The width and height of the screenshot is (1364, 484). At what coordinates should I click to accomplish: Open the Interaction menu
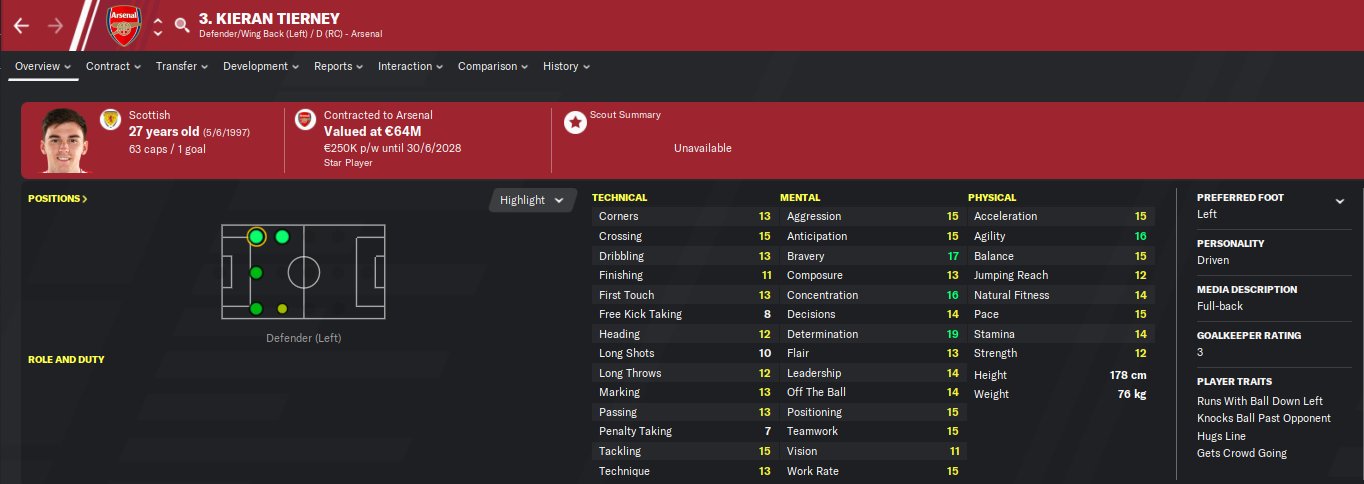[x=410, y=67]
